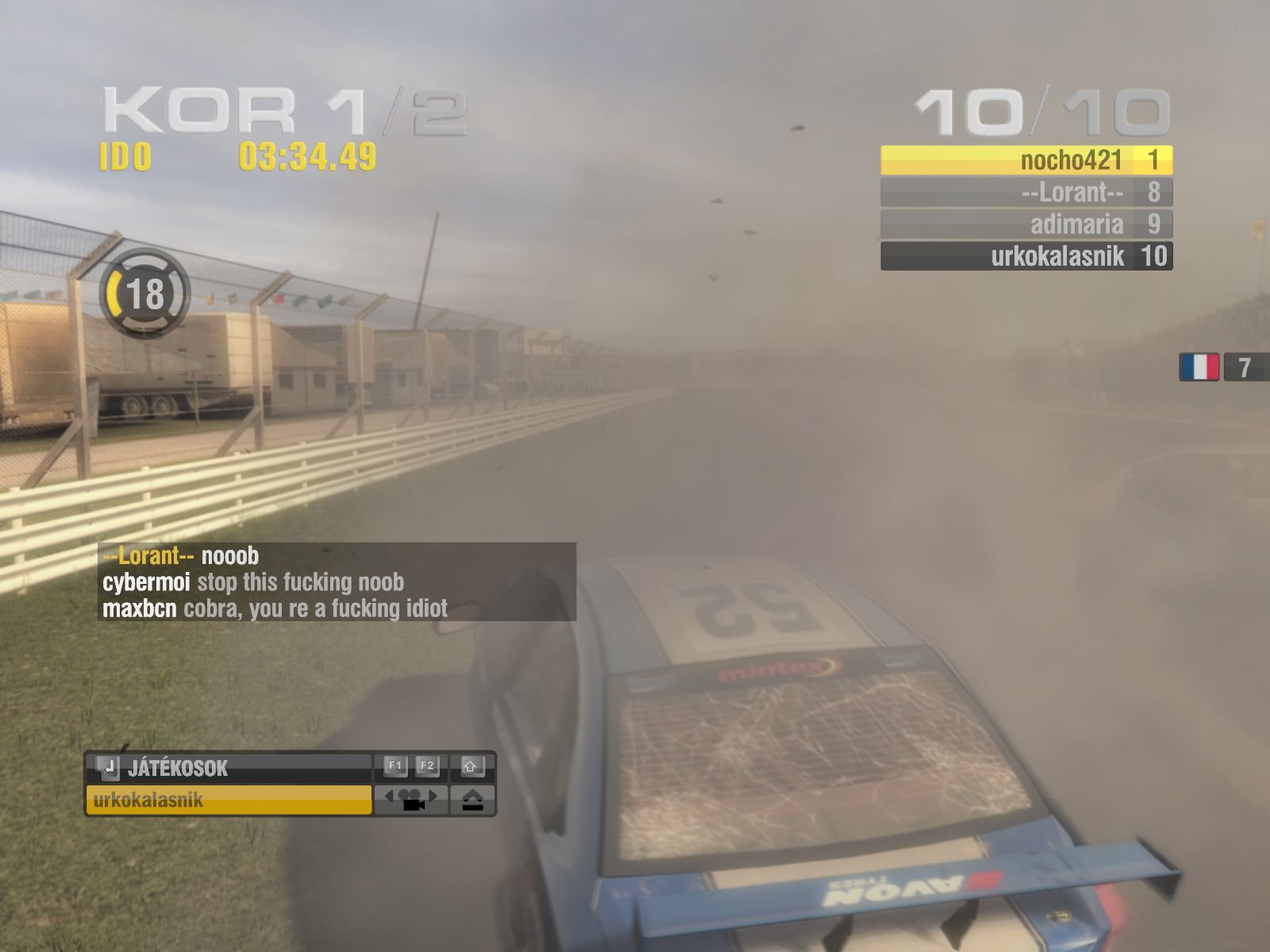The width and height of the screenshot is (1270, 952).
Task: Open the JÁTÉKOSOK players list header
Action: point(228,767)
